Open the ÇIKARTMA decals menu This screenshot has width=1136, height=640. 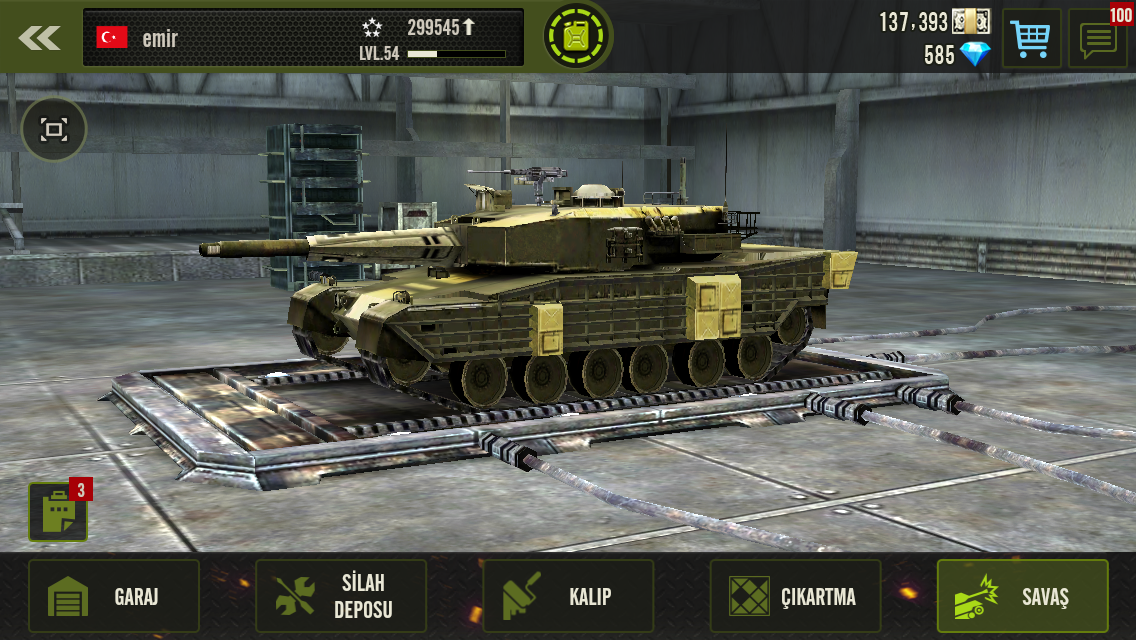[795, 597]
